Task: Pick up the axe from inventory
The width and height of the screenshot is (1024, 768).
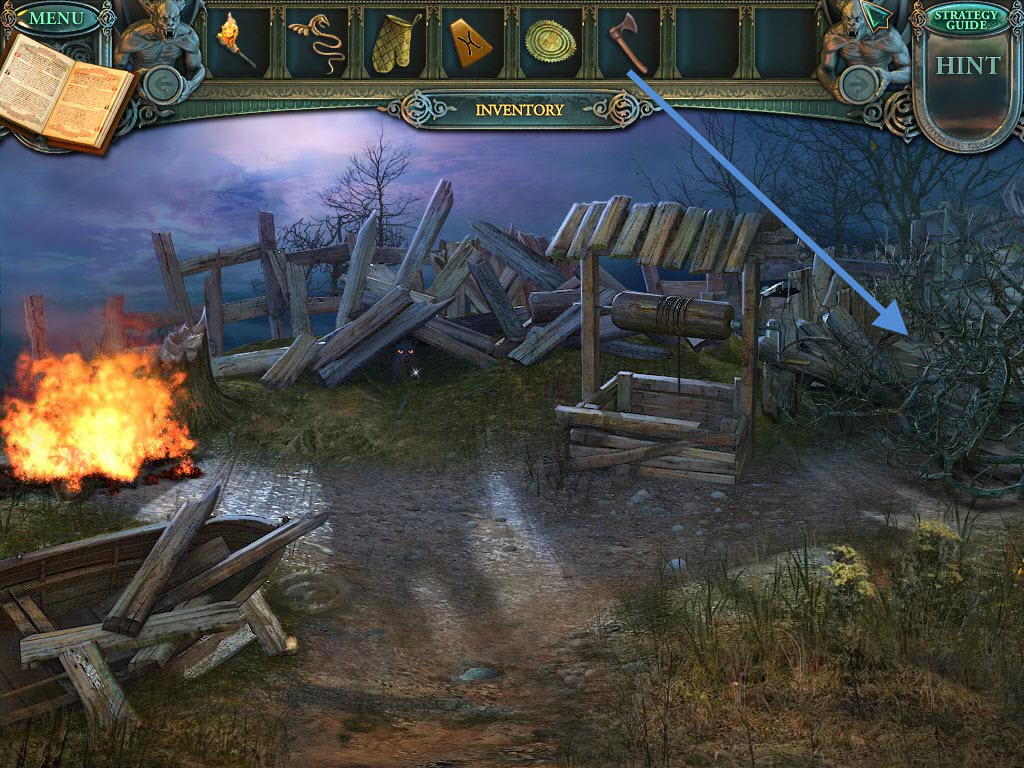Action: [x=628, y=42]
